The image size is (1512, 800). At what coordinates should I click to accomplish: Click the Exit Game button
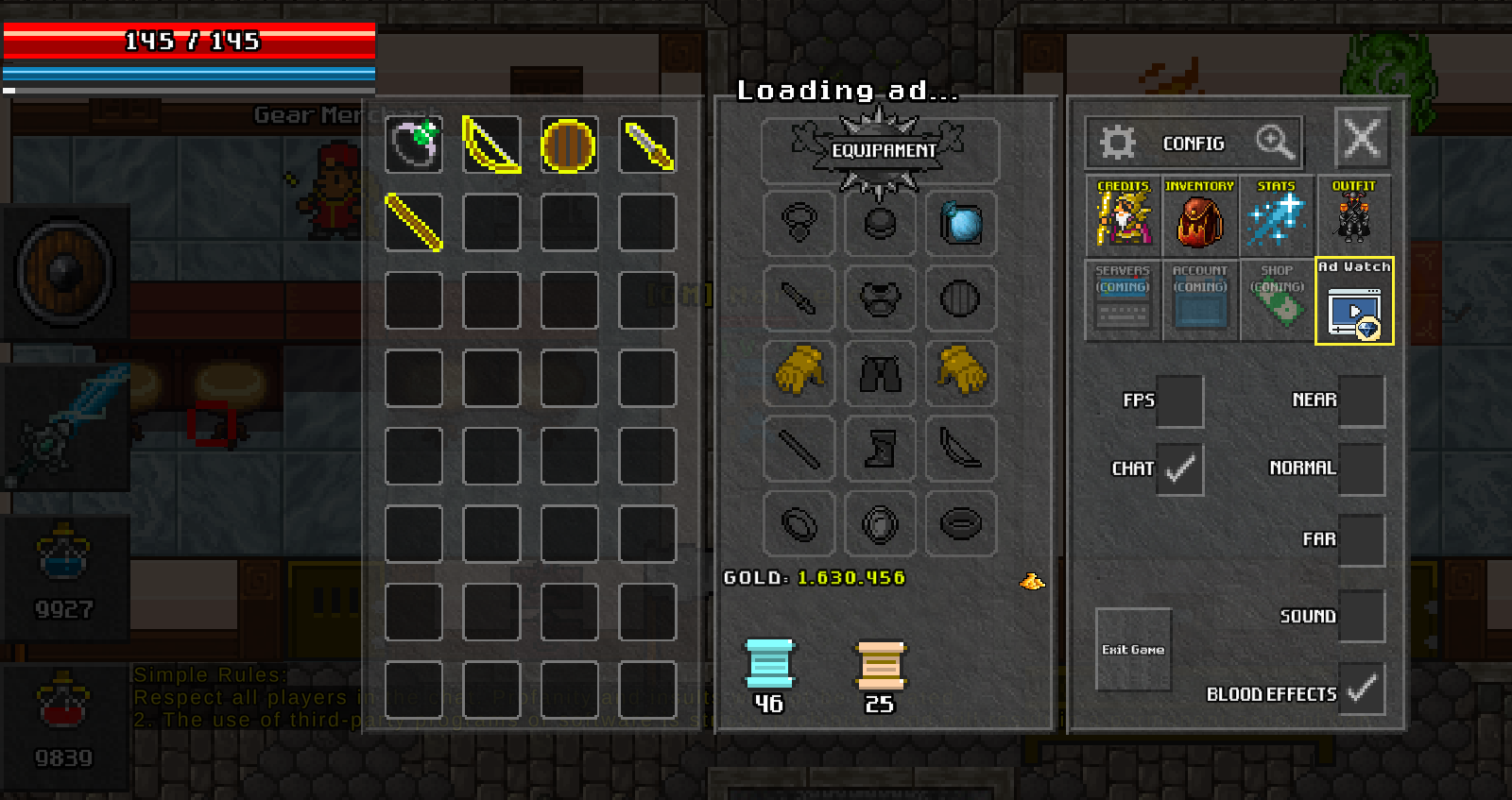(x=1133, y=649)
